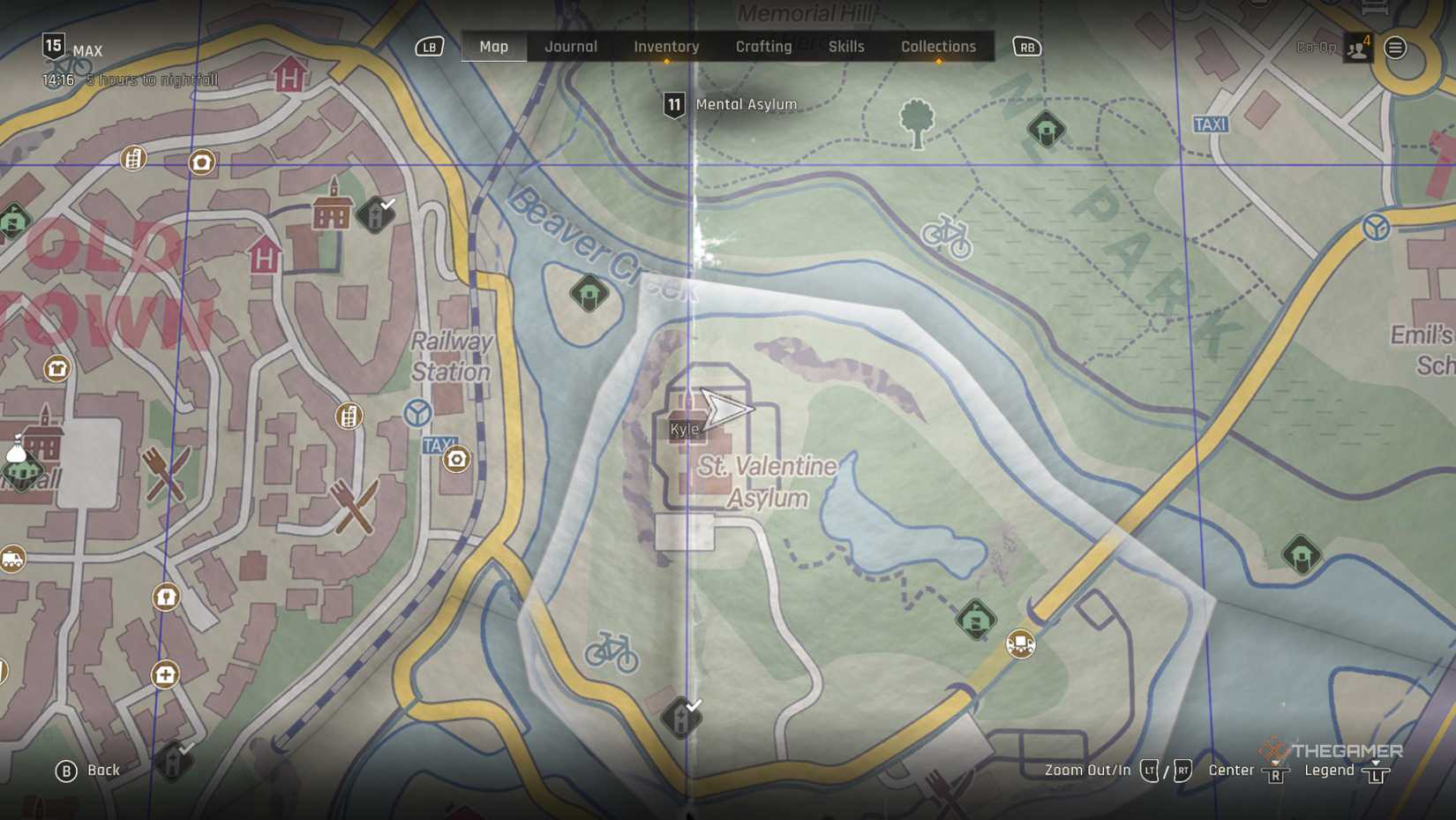
Task: Choose the windmill marker beside Railway Station
Action: coord(417,412)
